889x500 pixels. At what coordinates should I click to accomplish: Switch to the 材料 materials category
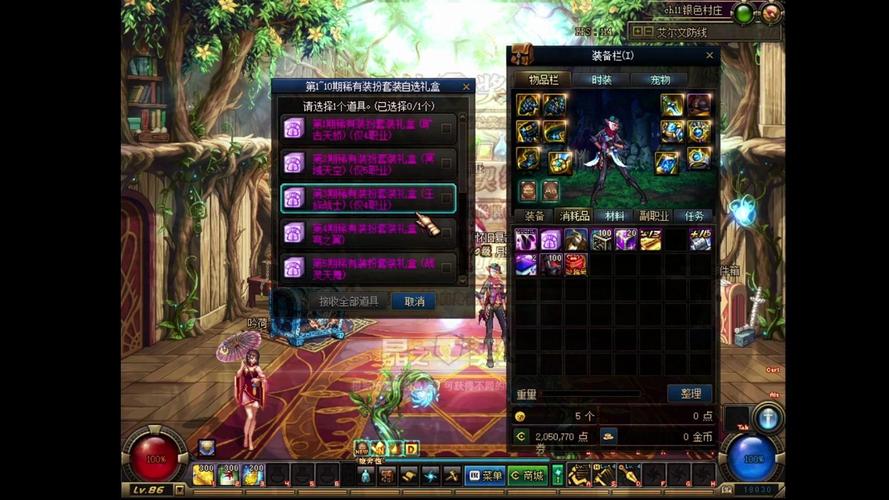click(x=609, y=216)
